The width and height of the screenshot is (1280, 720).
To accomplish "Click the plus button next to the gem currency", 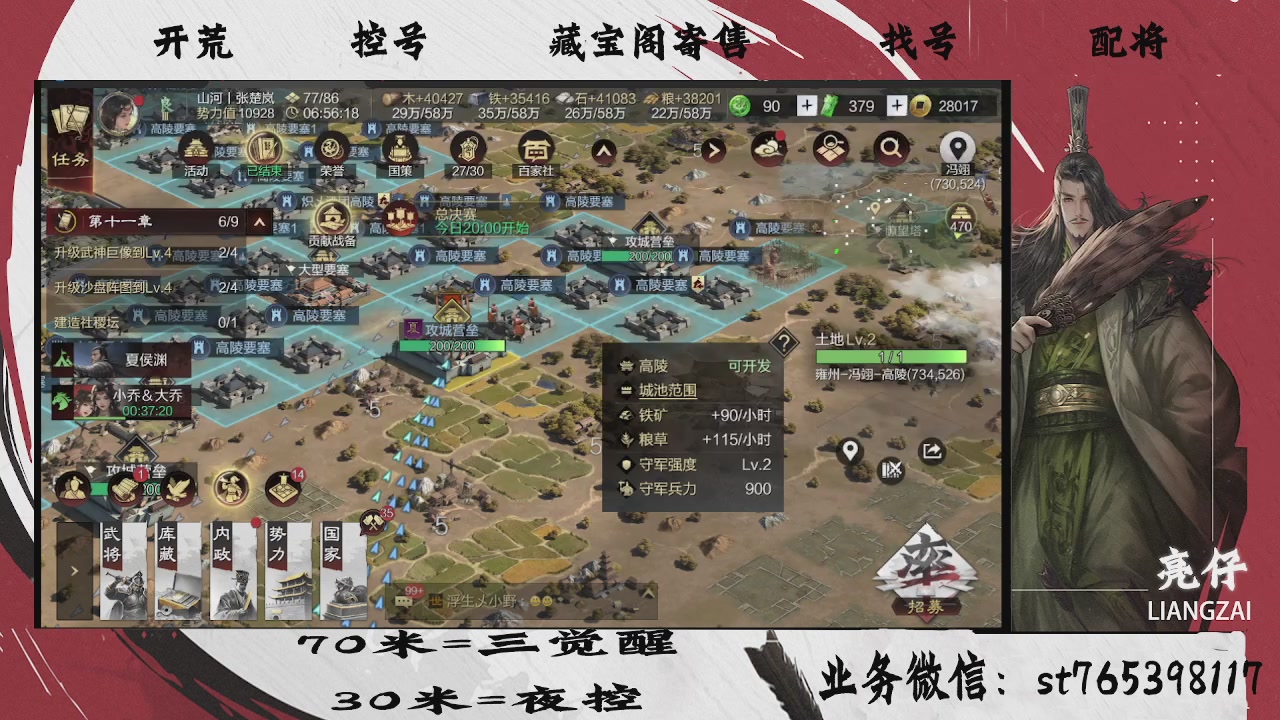I will tap(807, 105).
